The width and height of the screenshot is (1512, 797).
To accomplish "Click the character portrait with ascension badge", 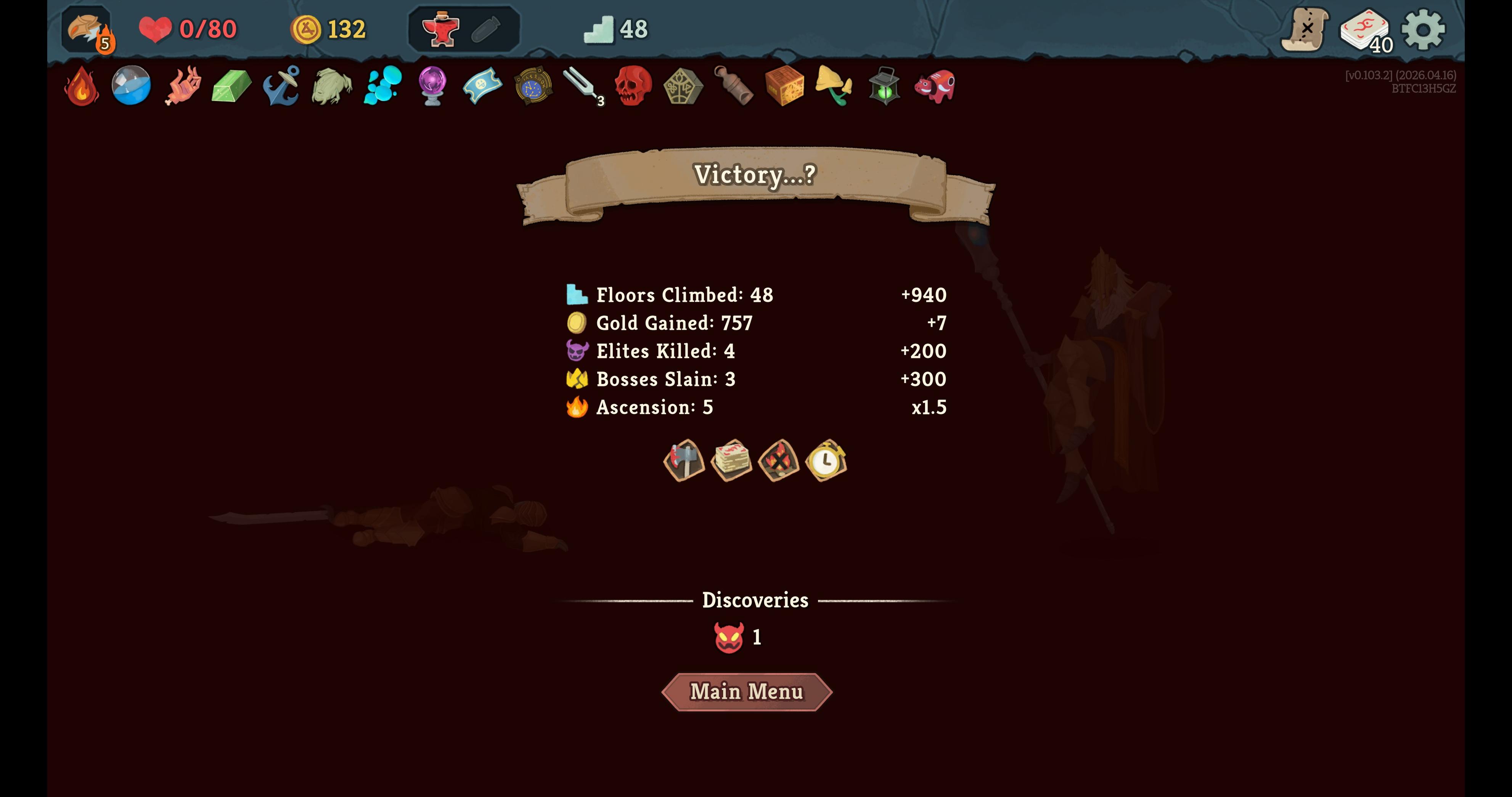I will (87, 29).
